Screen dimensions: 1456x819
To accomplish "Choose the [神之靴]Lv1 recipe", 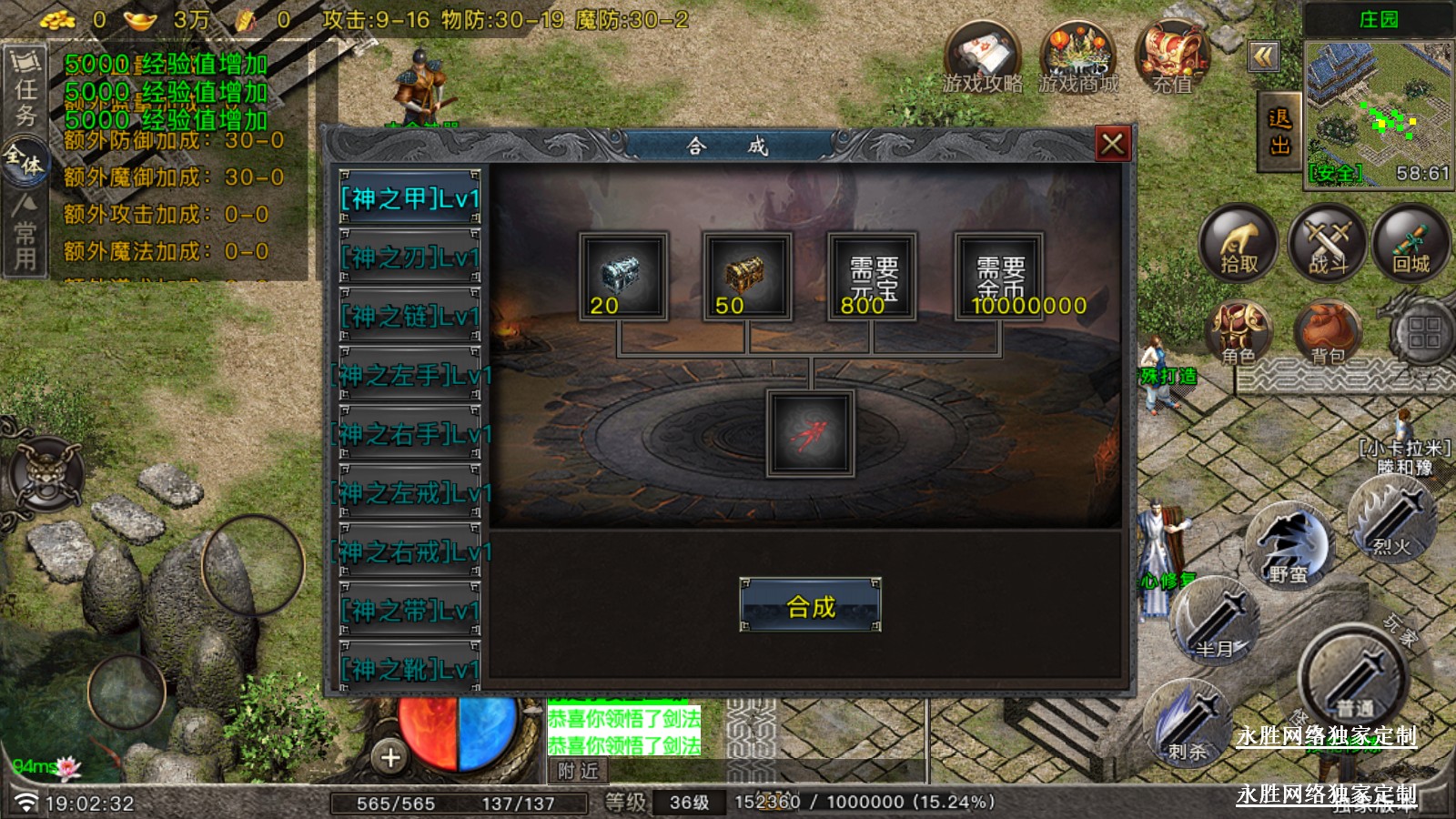I will click(x=409, y=669).
